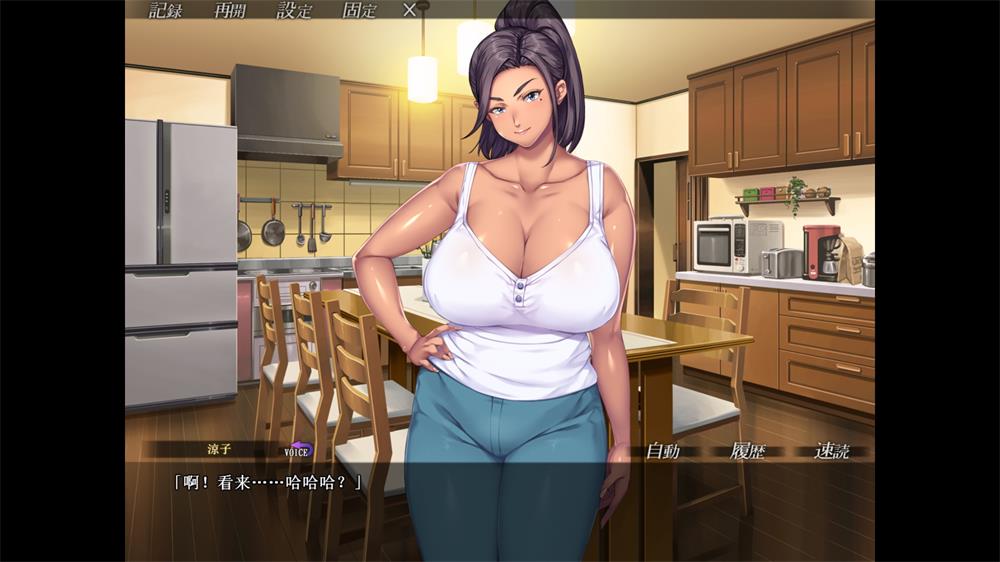Open the 履歴 dialogue history

point(747,451)
